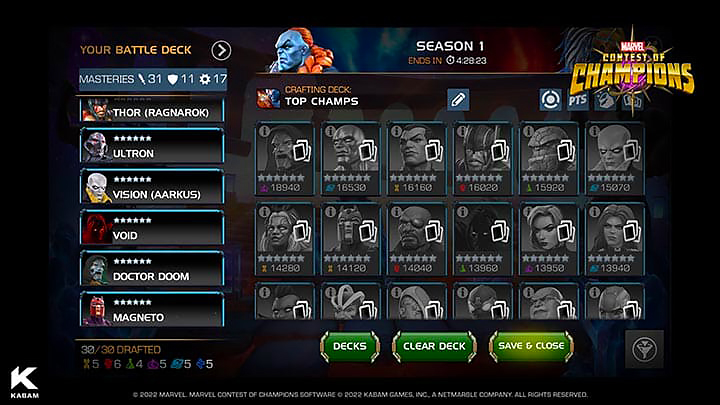
Task: Open the Decks list
Action: tap(350, 346)
